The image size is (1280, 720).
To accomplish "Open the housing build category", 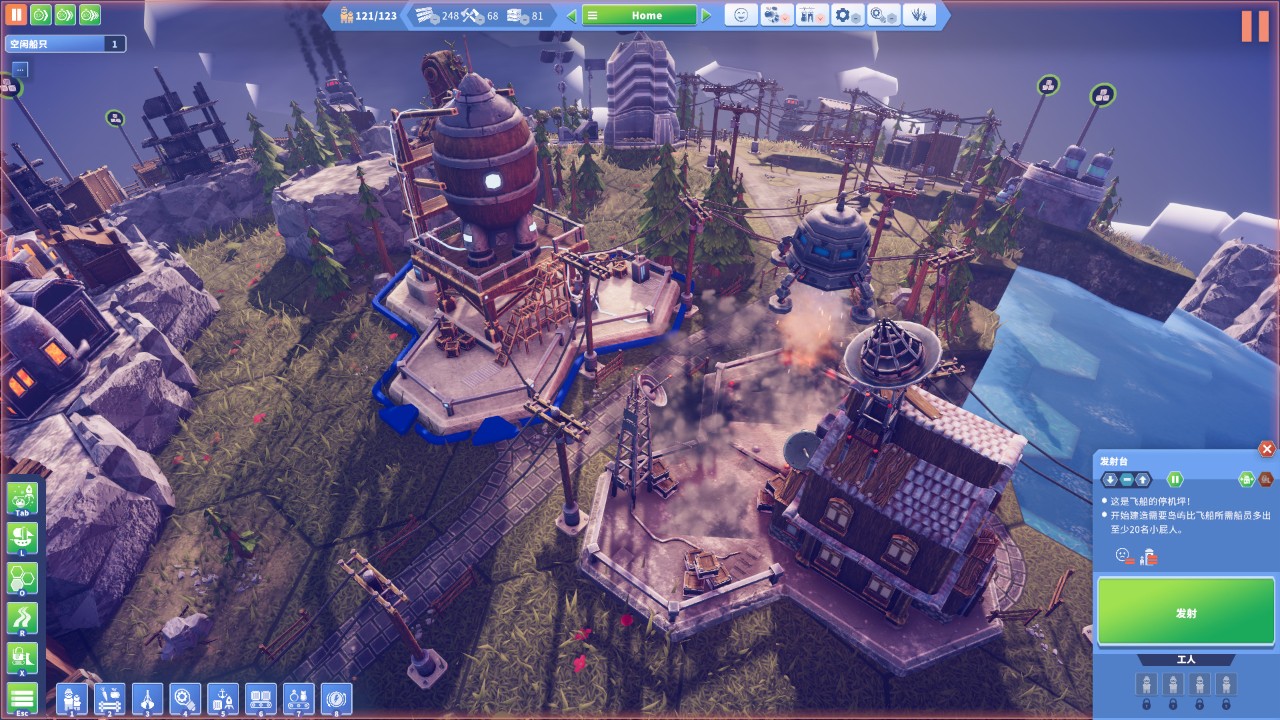I will [72, 698].
